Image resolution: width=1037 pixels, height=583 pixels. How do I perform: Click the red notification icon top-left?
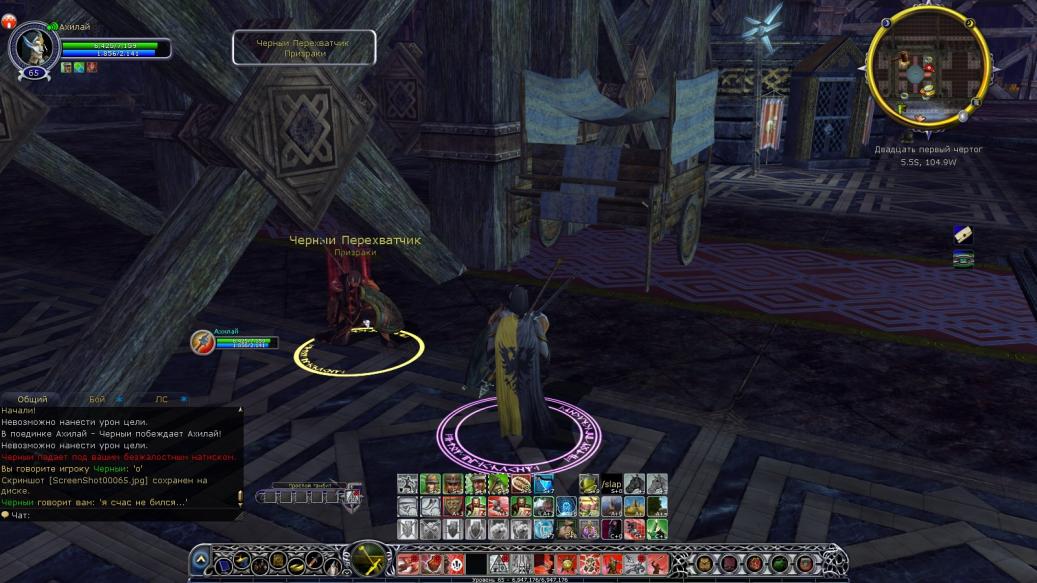[9, 20]
